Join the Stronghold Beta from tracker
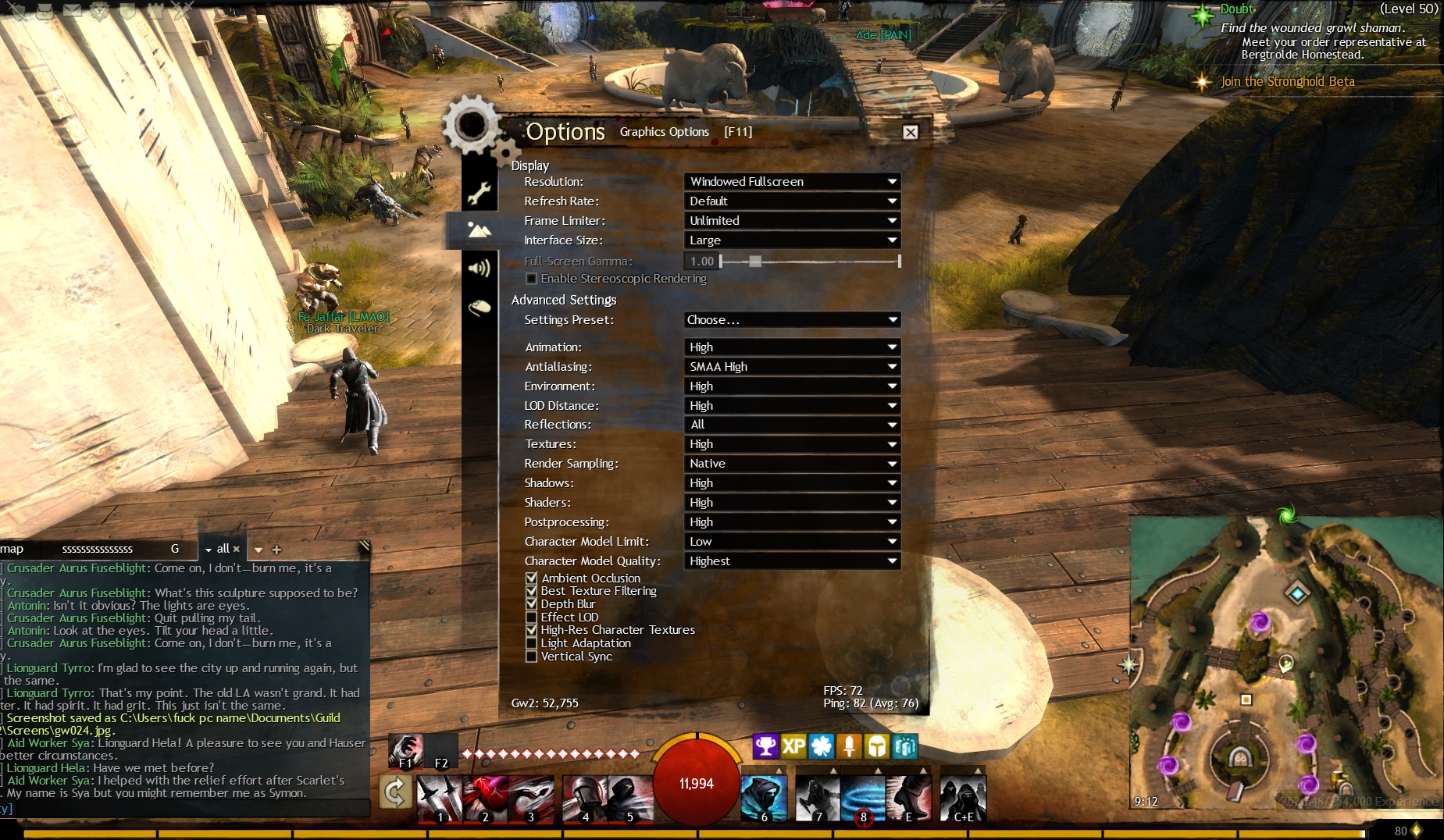The image size is (1444, 840). click(x=1287, y=81)
